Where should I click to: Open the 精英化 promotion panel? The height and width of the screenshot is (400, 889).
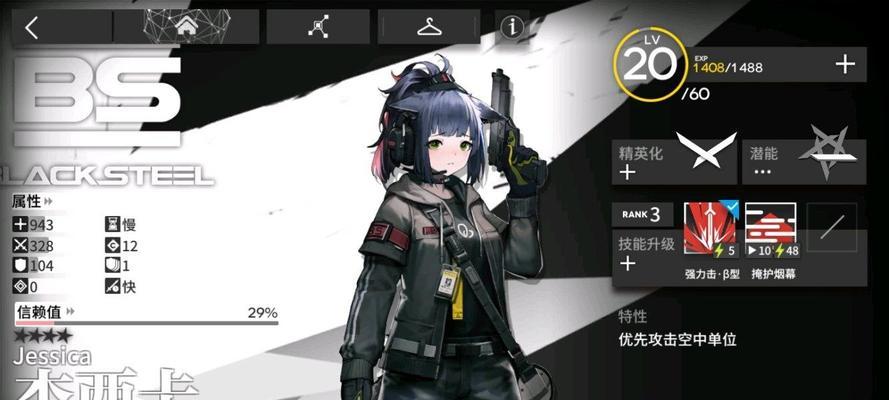coord(674,160)
